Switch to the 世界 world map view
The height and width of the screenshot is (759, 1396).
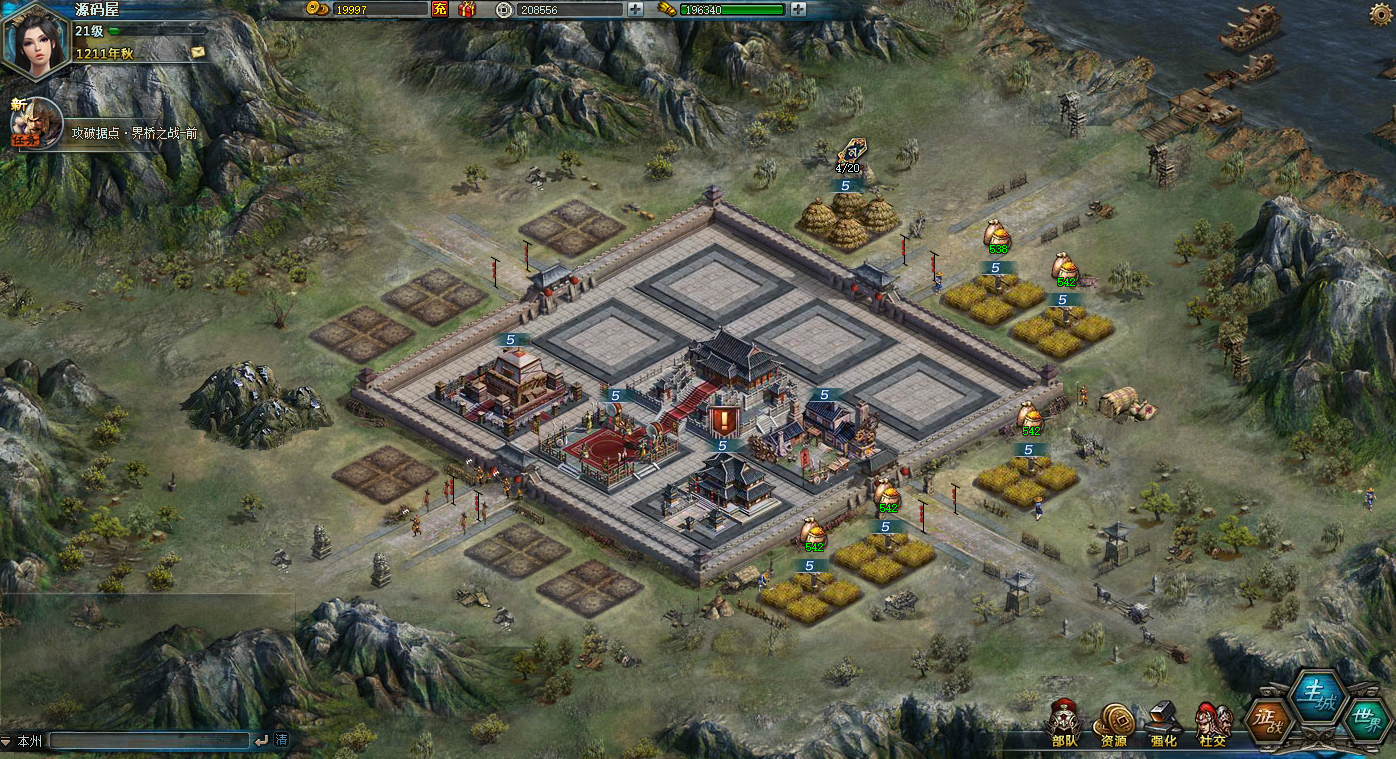(1365, 718)
